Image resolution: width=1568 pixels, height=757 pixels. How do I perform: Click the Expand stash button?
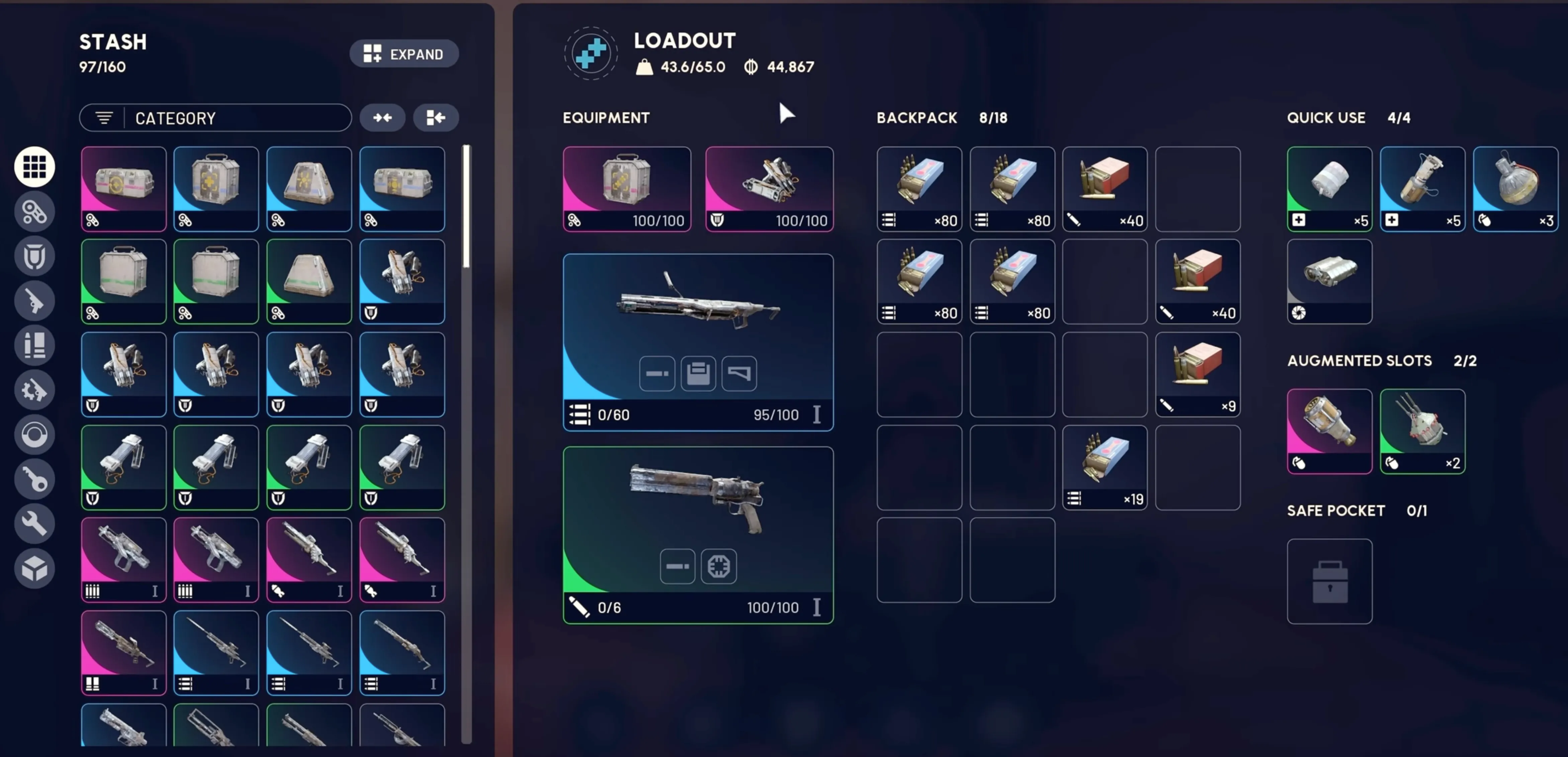tap(404, 54)
